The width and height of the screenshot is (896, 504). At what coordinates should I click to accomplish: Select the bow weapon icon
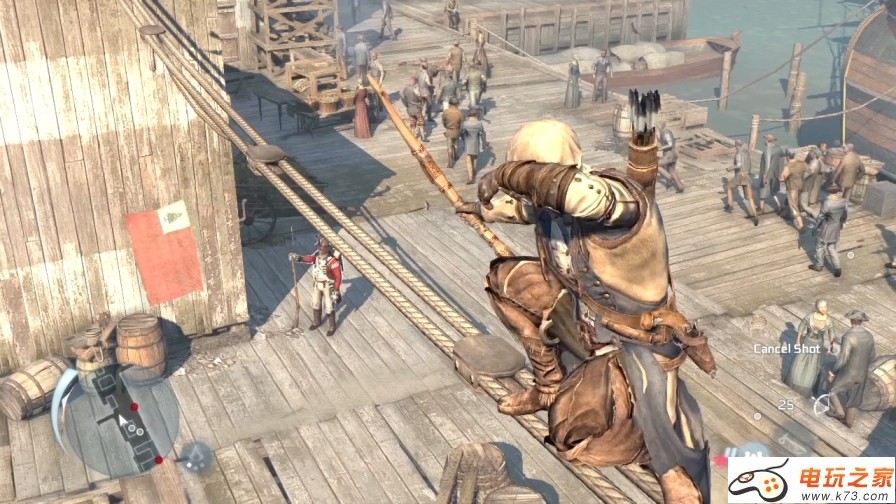(x=823, y=404)
